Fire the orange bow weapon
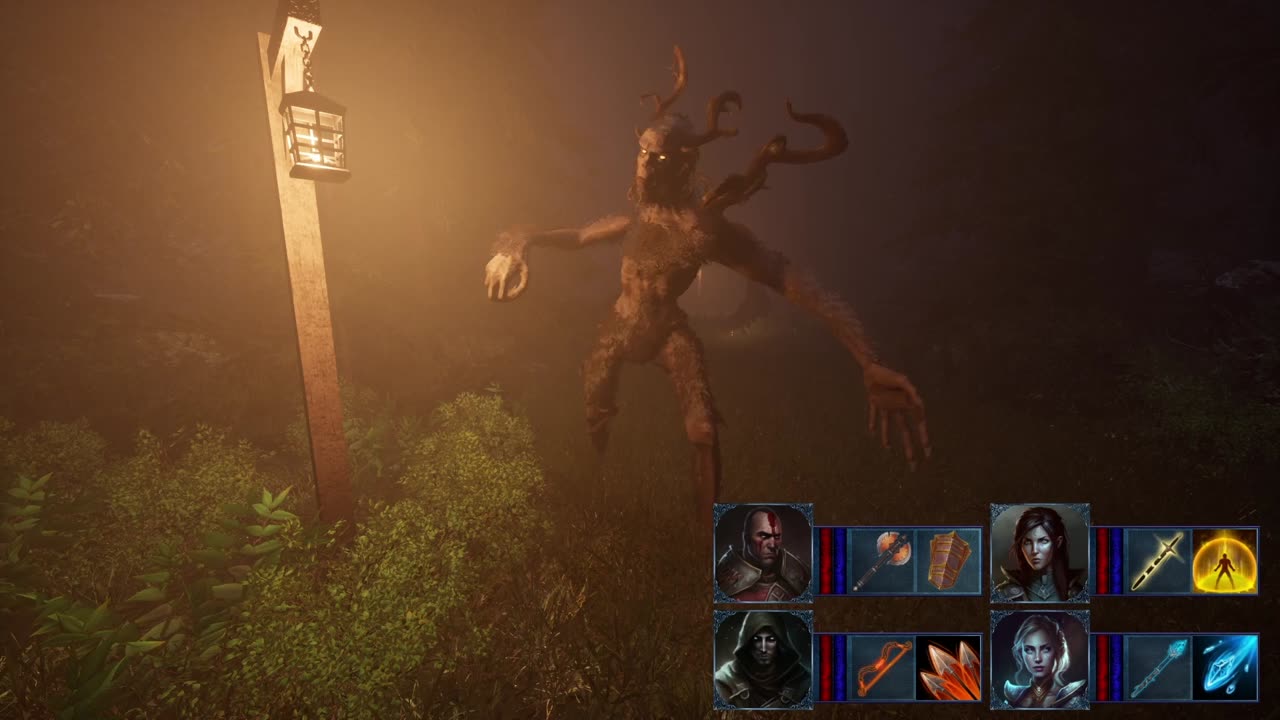The width and height of the screenshot is (1280, 720). [882, 667]
